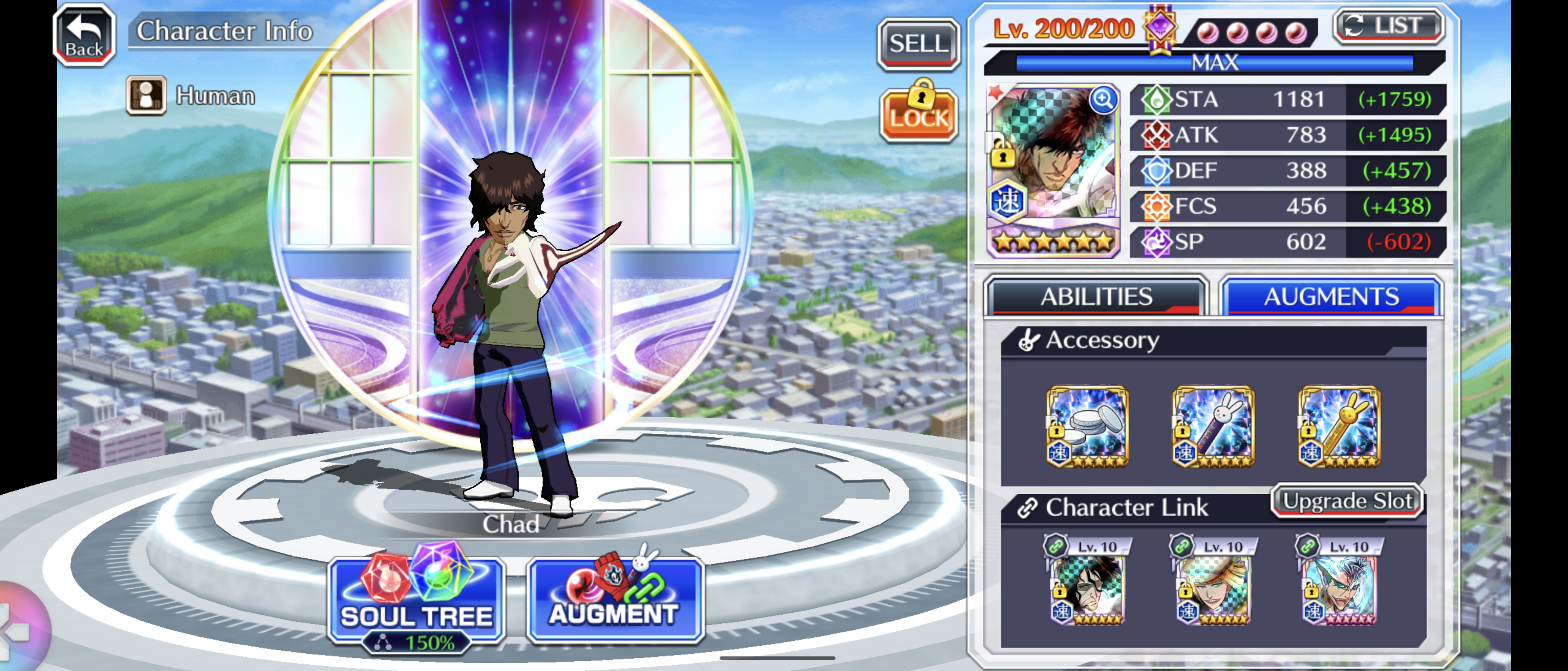The width and height of the screenshot is (1568, 671).
Task: Enlarge the character portrait with the magnifier
Action: [1102, 99]
